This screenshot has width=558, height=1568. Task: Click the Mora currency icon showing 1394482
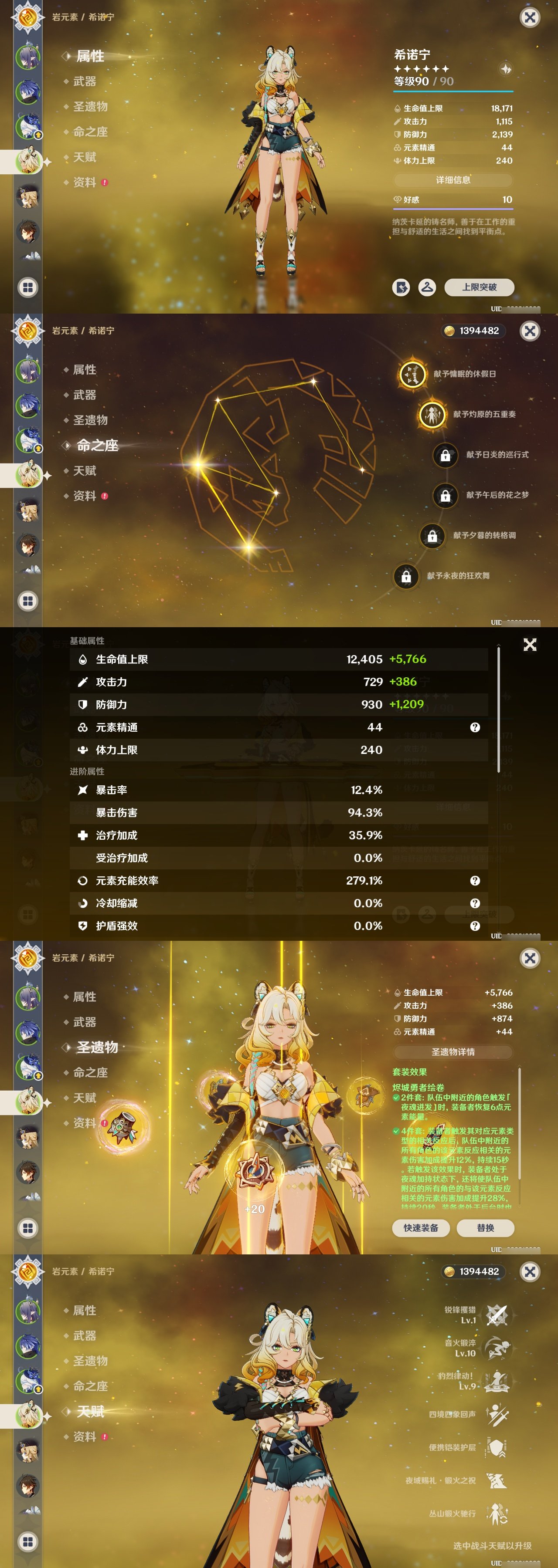coord(449,331)
